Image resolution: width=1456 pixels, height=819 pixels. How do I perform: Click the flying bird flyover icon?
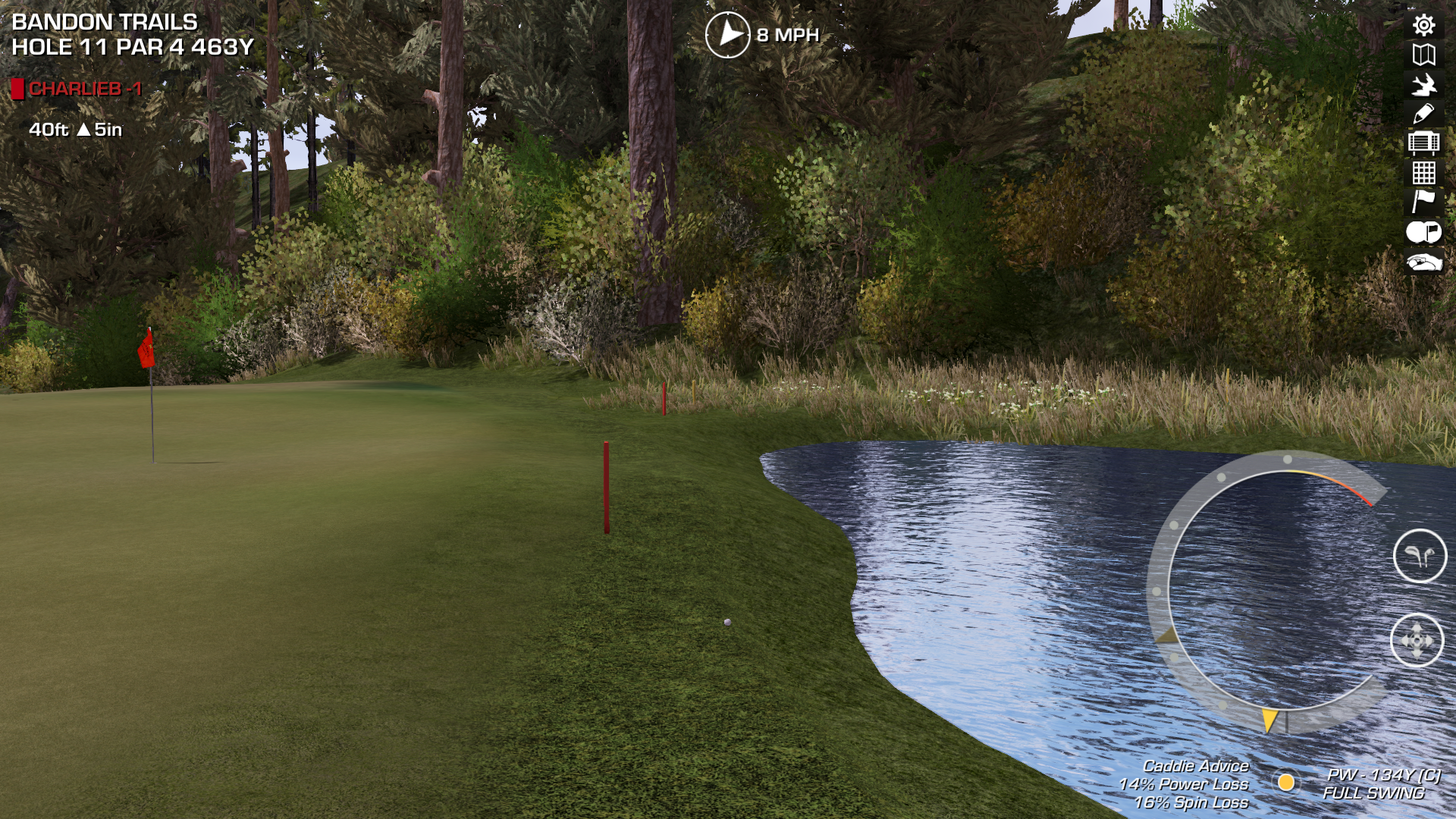(x=1423, y=84)
